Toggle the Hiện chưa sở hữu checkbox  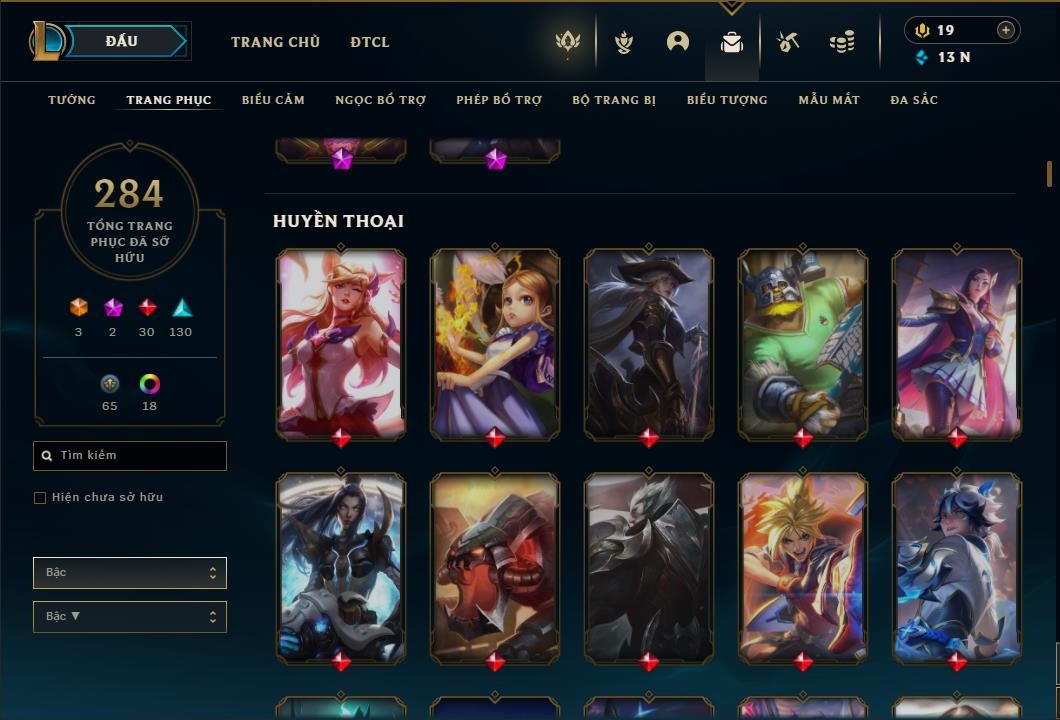(40, 498)
